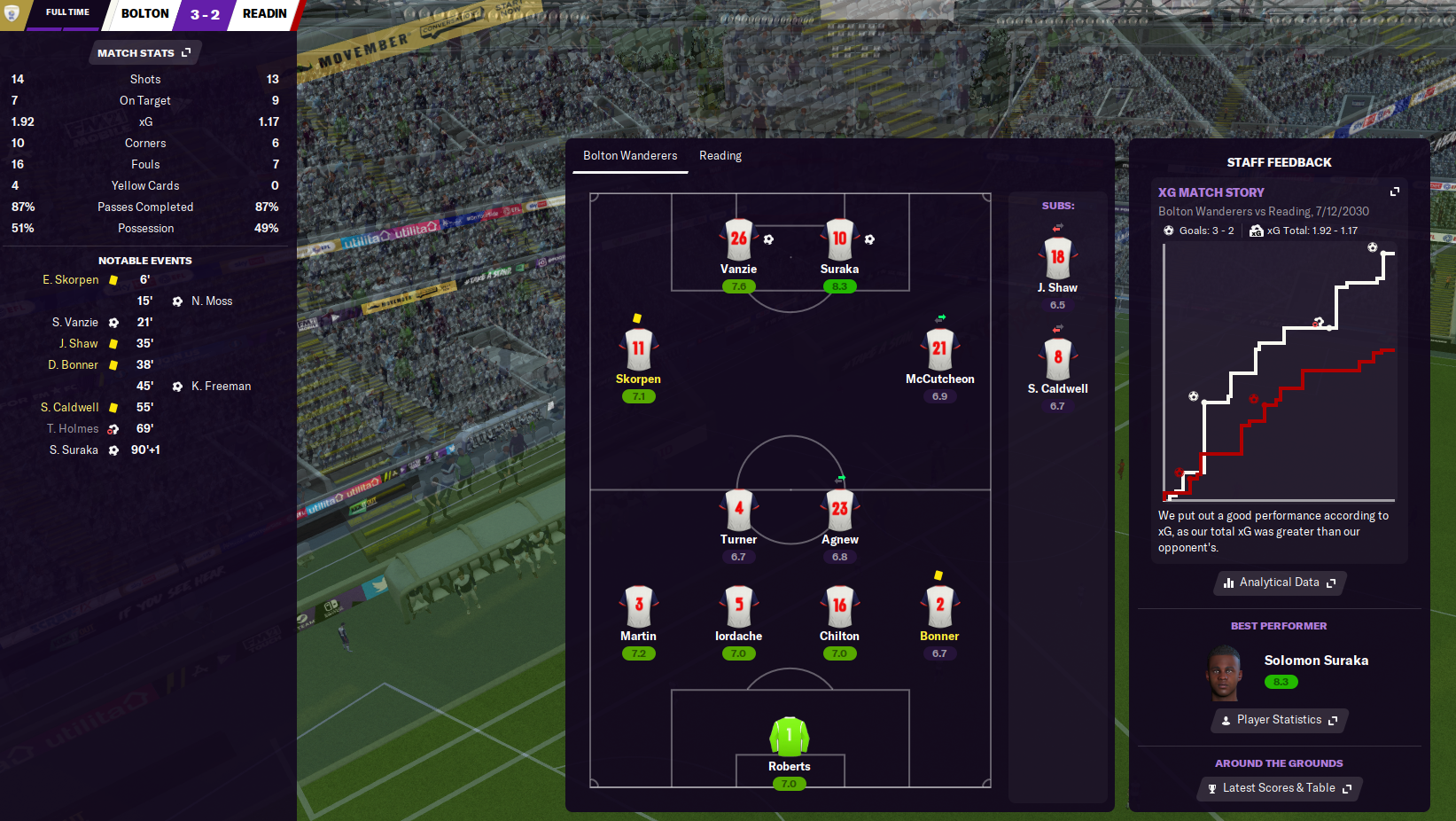Select substitute J. Shaw

pos(1057,258)
